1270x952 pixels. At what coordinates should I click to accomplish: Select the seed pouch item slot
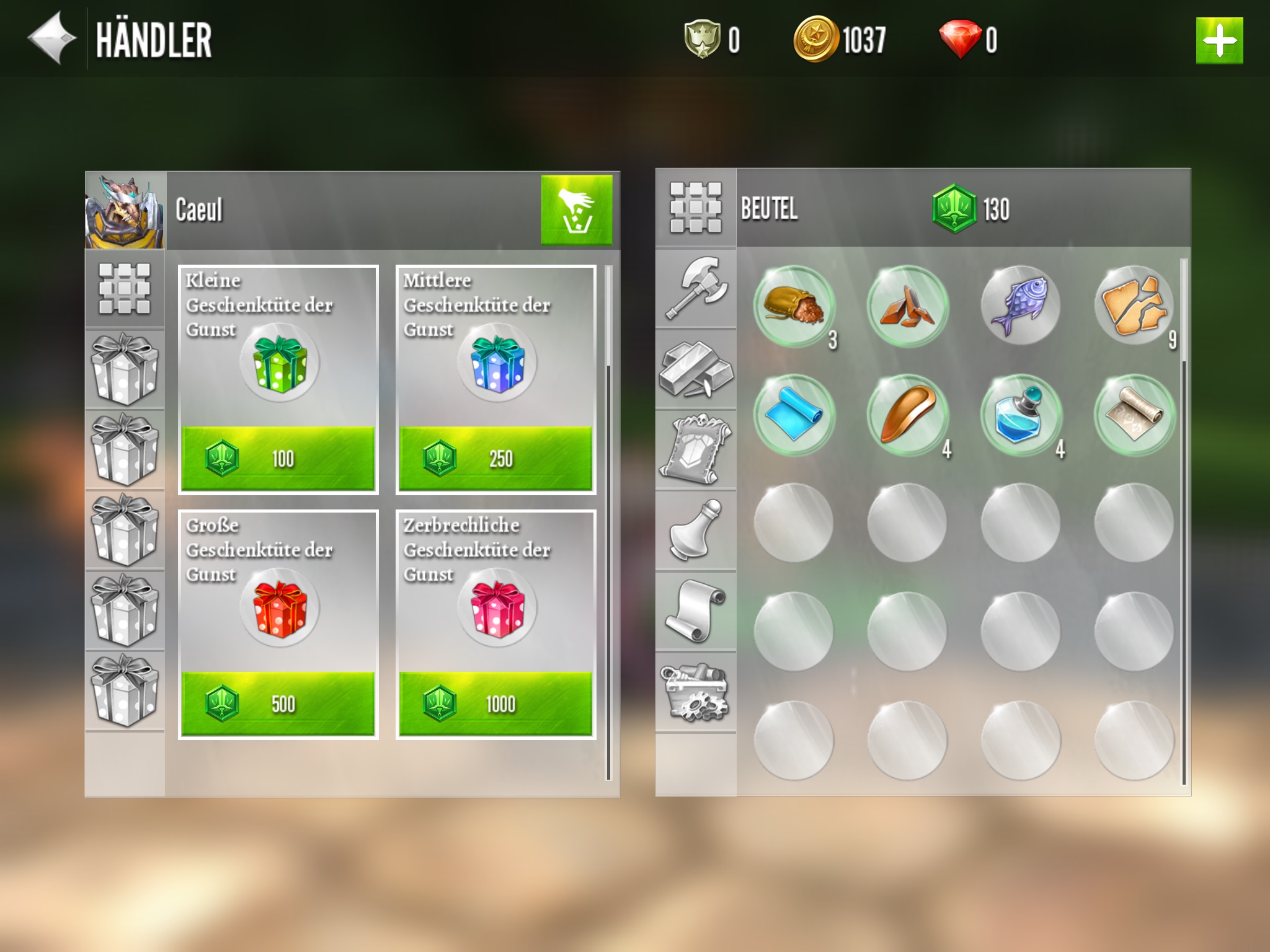coord(794,306)
